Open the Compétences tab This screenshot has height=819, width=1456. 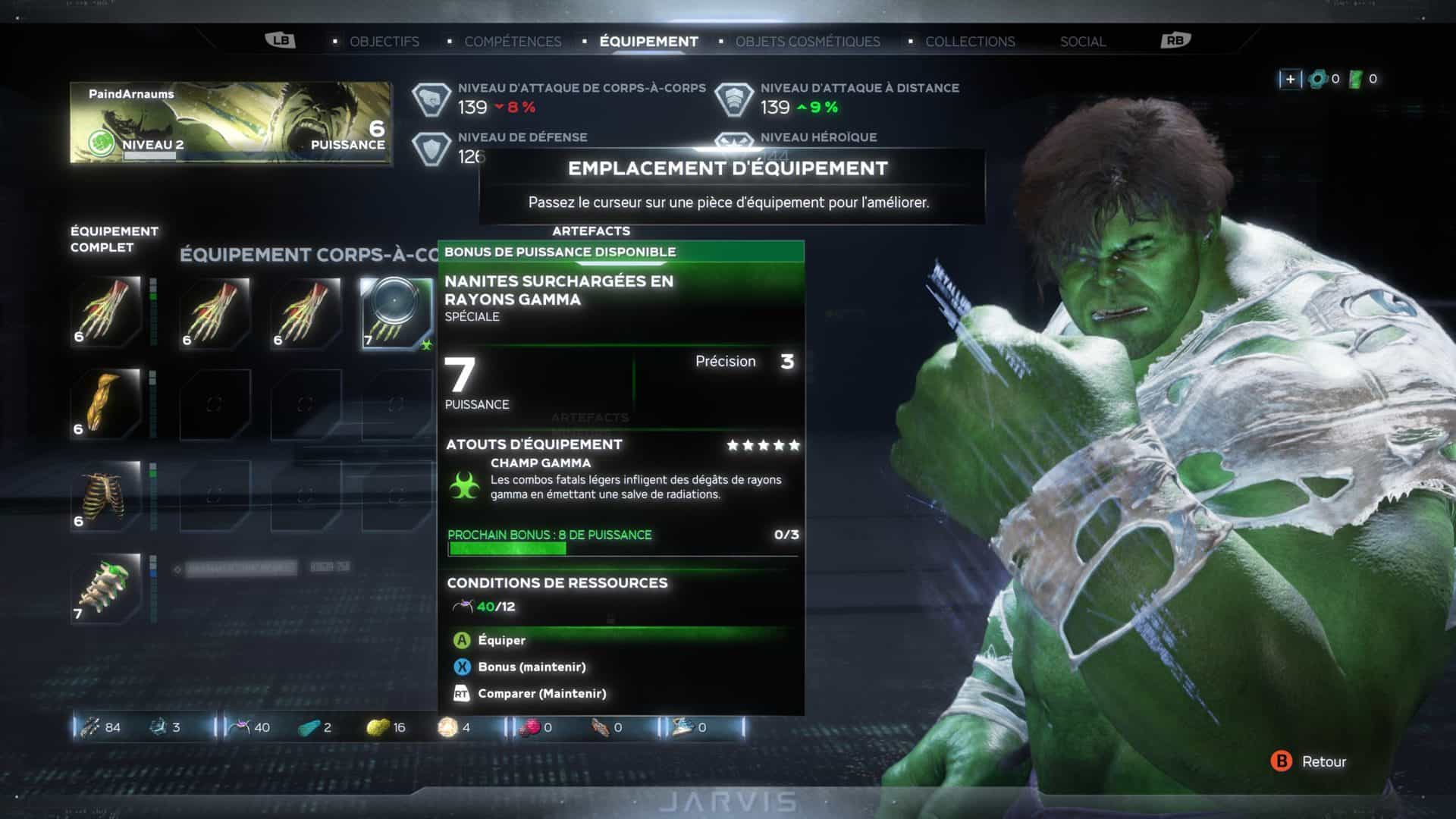click(513, 42)
